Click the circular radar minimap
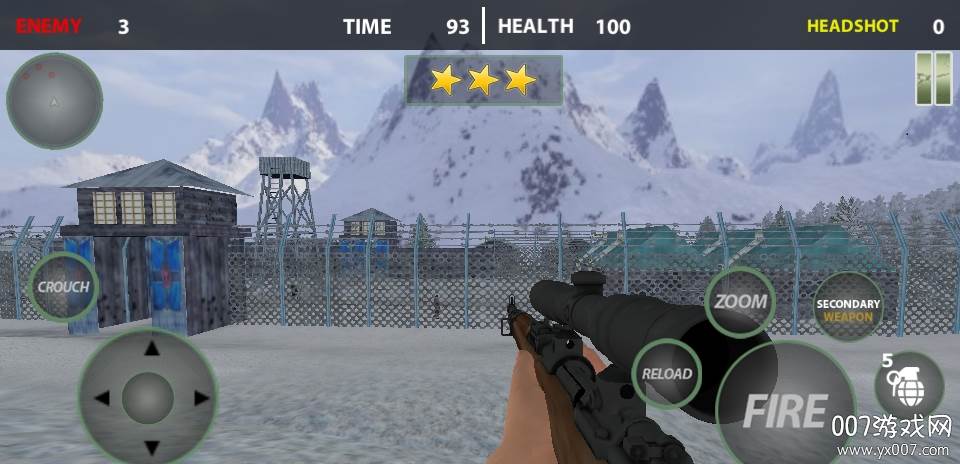The width and height of the screenshot is (960, 464). point(54,101)
